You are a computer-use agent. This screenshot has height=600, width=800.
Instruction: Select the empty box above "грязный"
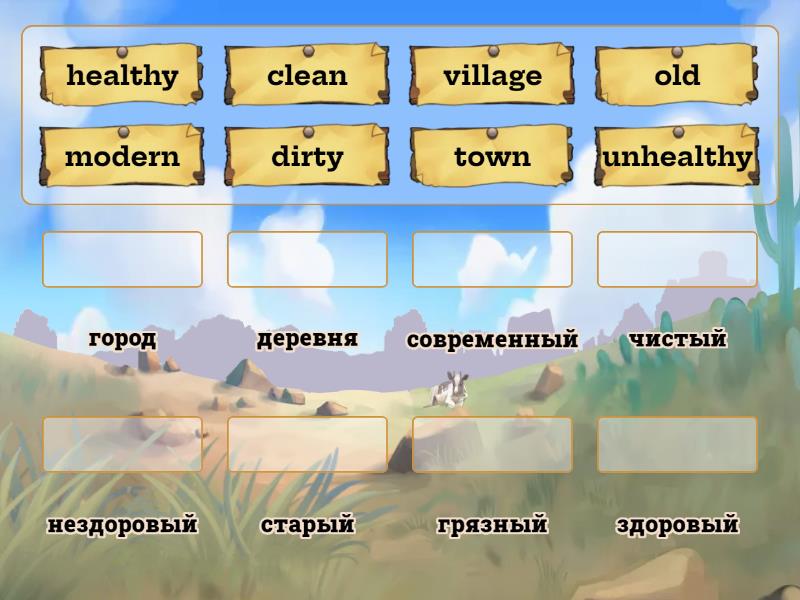492,444
